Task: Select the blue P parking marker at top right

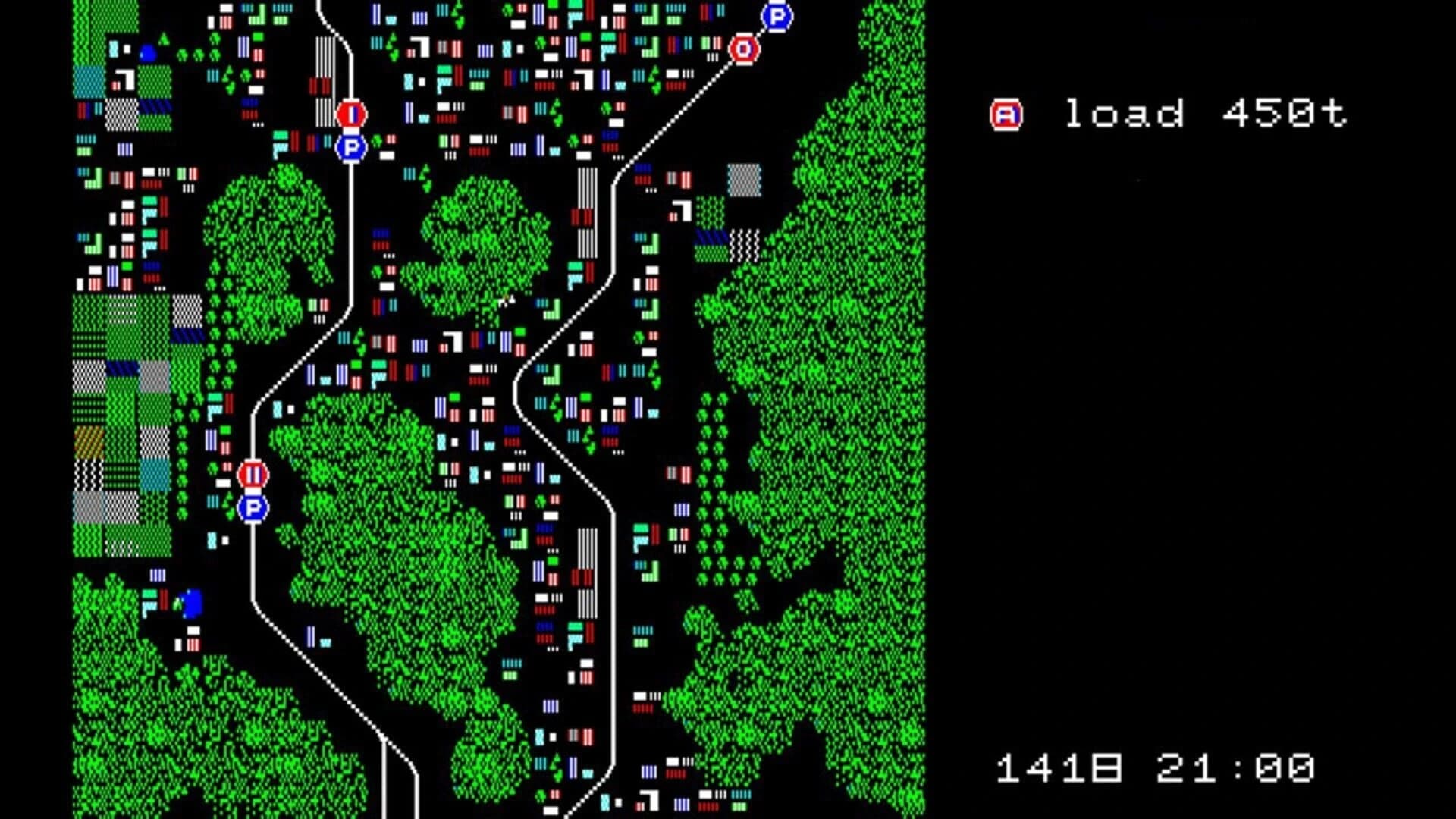Action: 775,17
